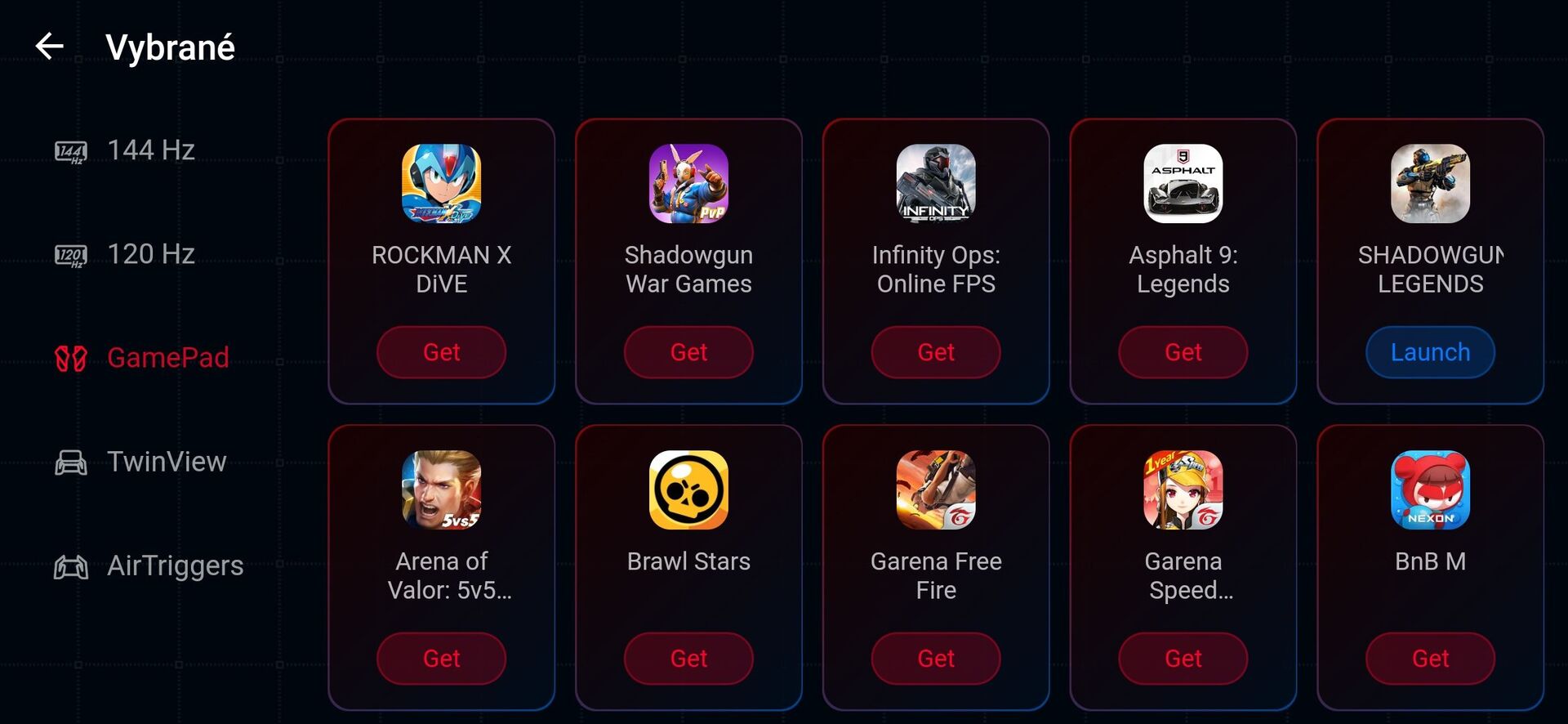The image size is (1568, 724).
Task: Select the Asphalt 9 car icon
Action: click(1183, 184)
